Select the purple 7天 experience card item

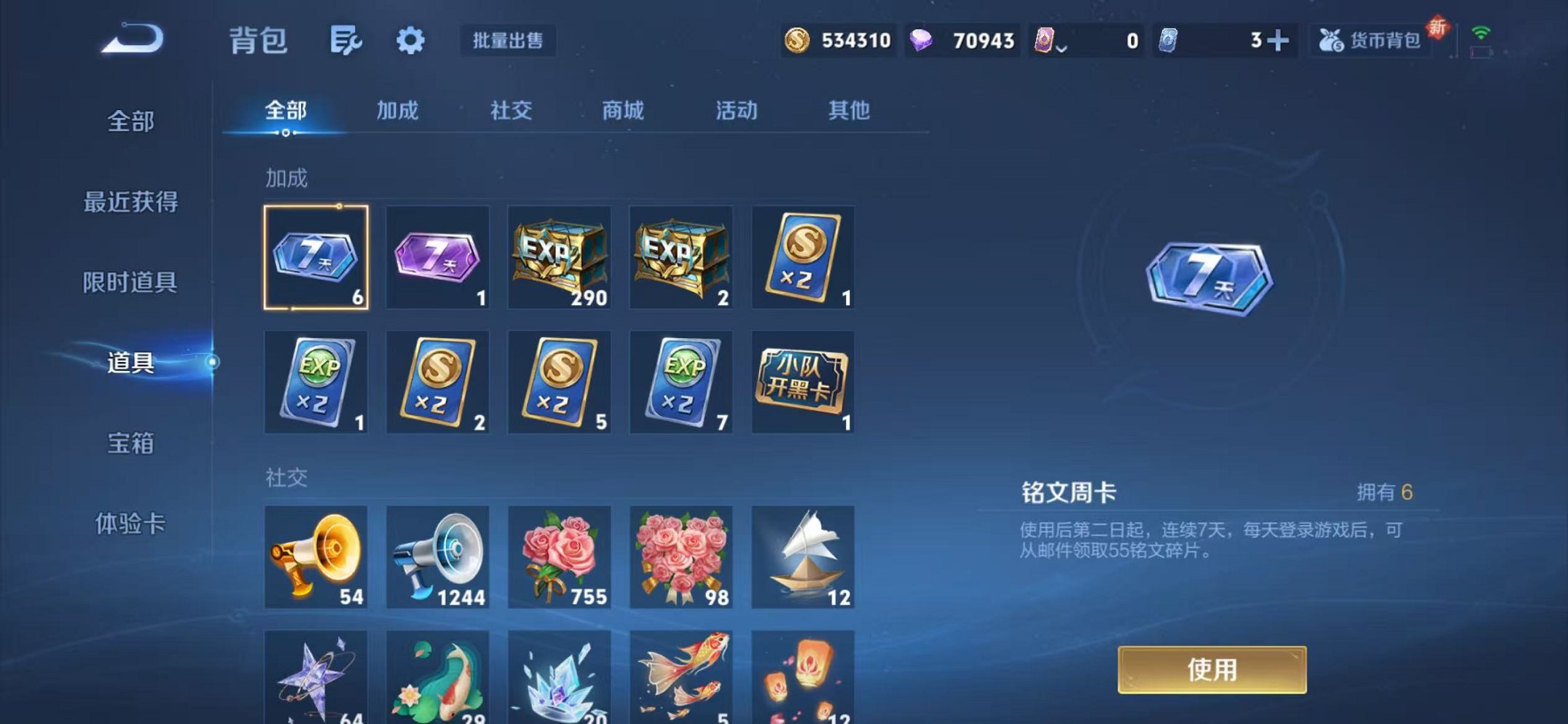(438, 259)
